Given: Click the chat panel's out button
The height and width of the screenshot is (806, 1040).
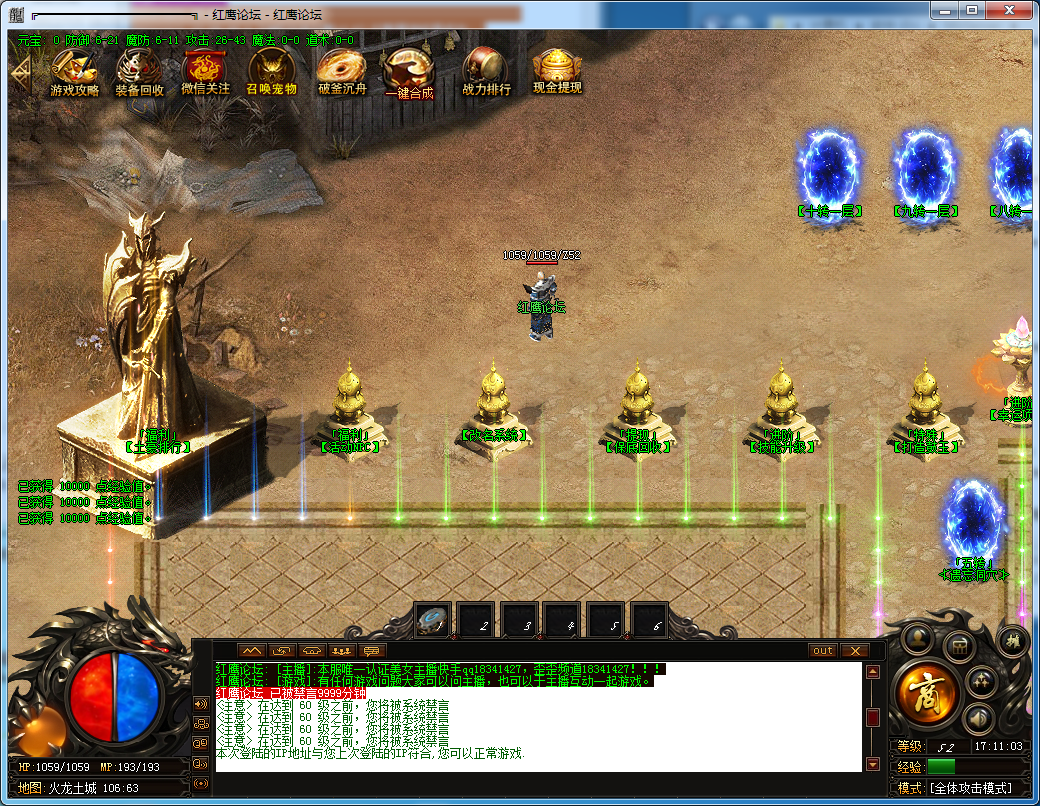Looking at the screenshot, I should tap(823, 650).
